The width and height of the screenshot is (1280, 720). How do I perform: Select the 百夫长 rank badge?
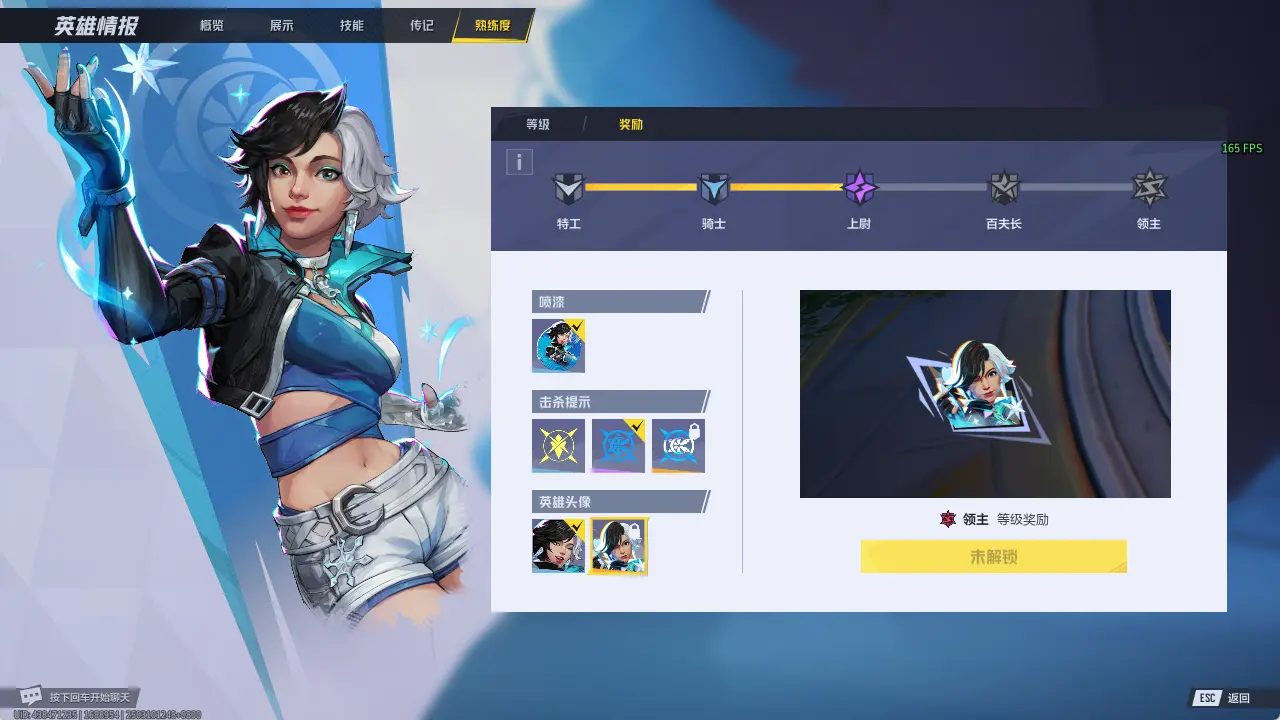coord(1003,187)
